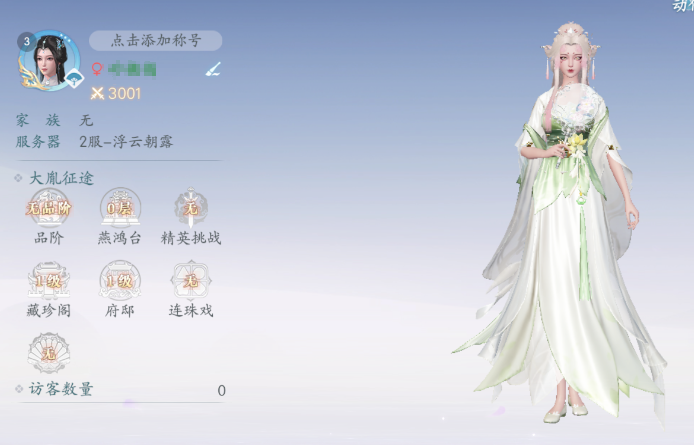The width and height of the screenshot is (694, 445).
Task: Click the unlabeled shell badge above 访客数量
Action: pos(49,351)
